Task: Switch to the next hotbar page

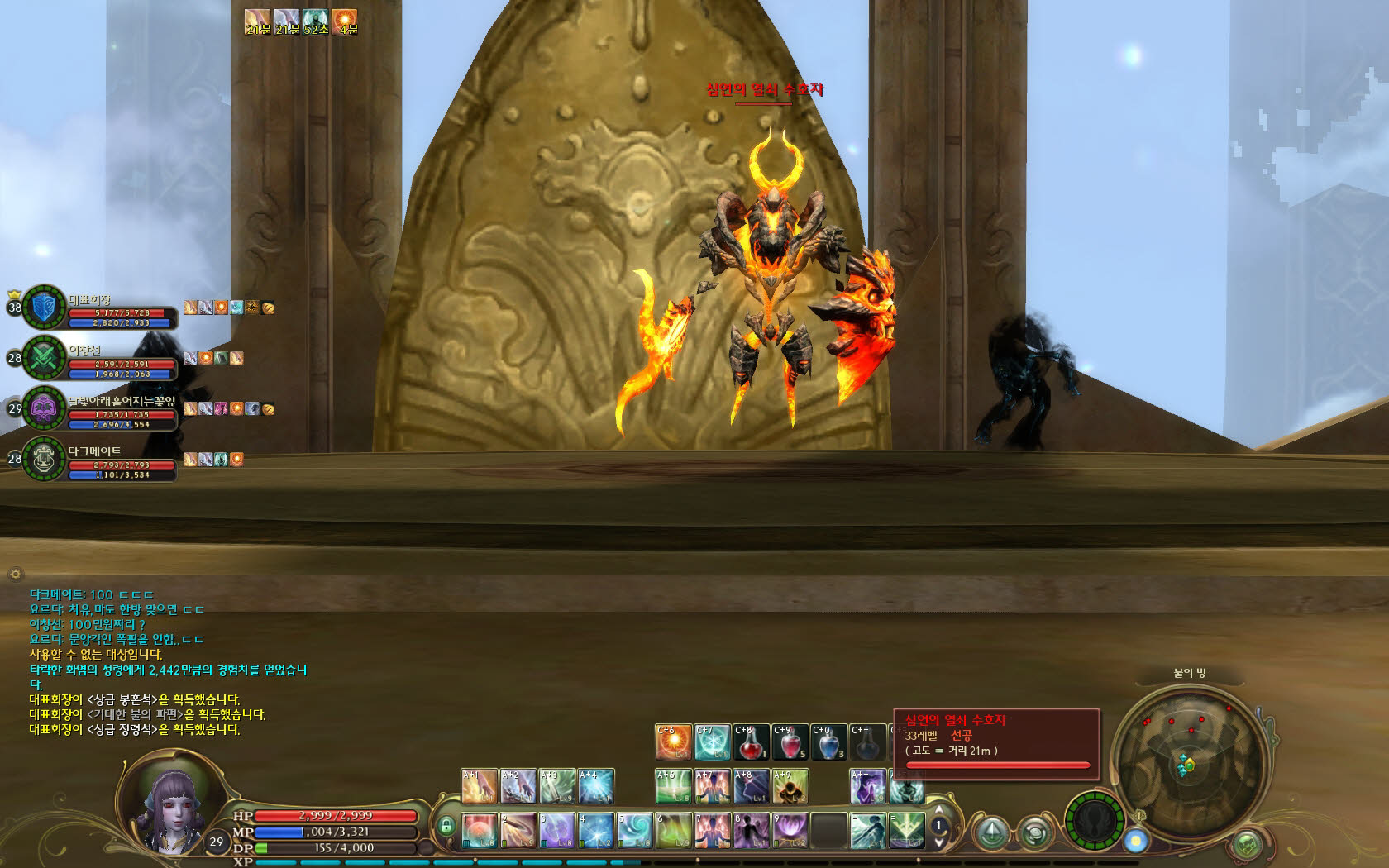Action: click(x=938, y=842)
